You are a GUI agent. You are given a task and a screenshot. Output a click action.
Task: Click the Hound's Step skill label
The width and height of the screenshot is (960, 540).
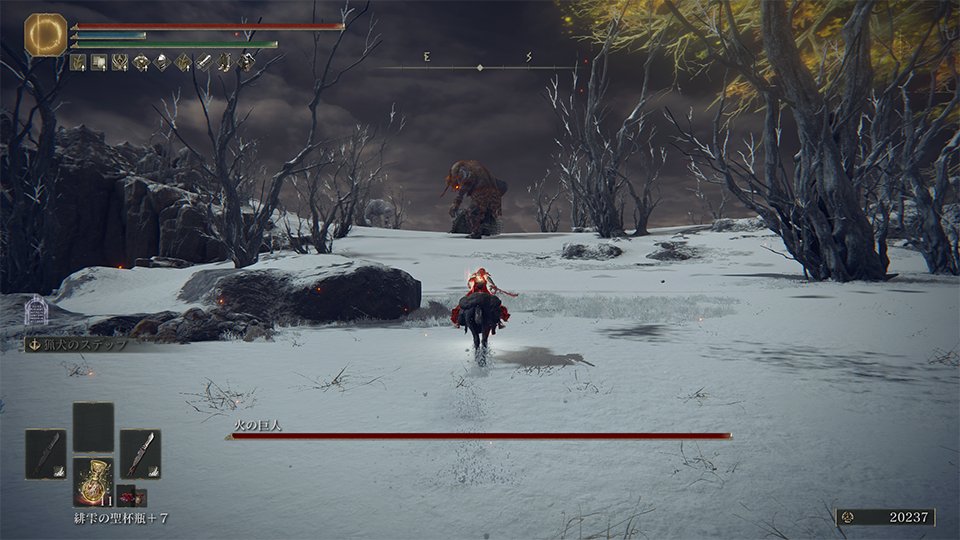pos(80,344)
